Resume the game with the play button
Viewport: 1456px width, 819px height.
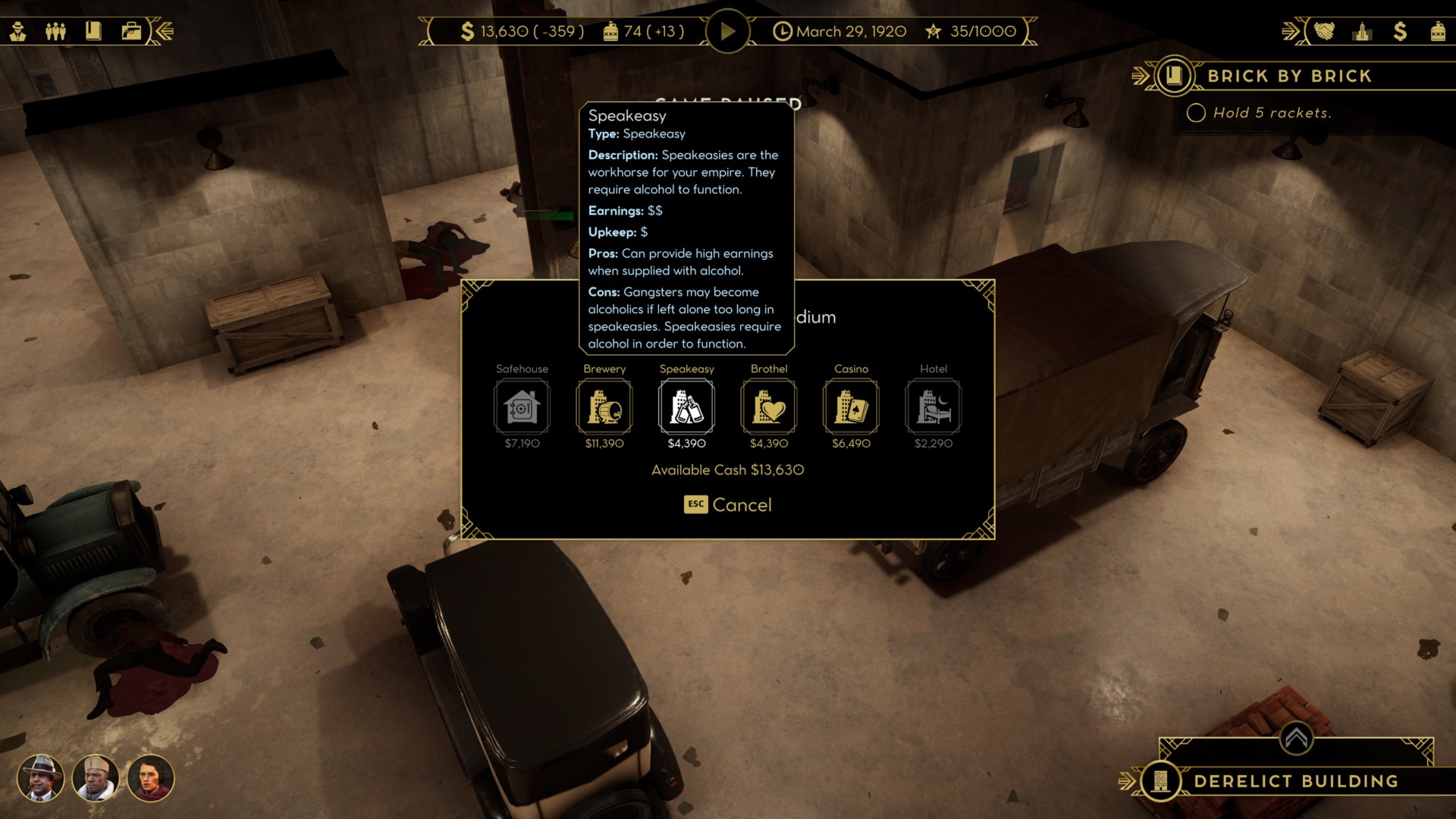click(727, 32)
